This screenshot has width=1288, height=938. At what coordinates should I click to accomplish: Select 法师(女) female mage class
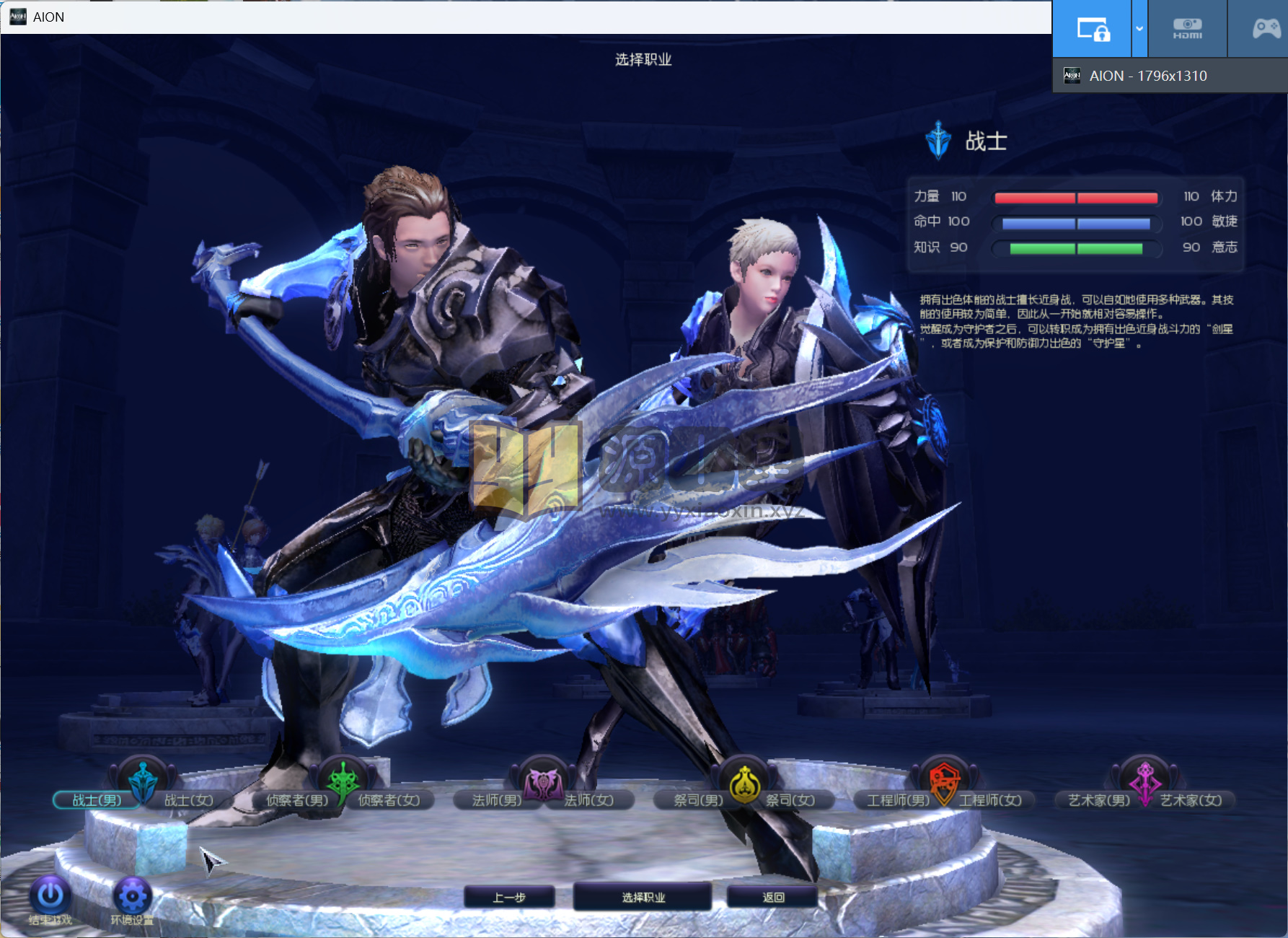589,800
